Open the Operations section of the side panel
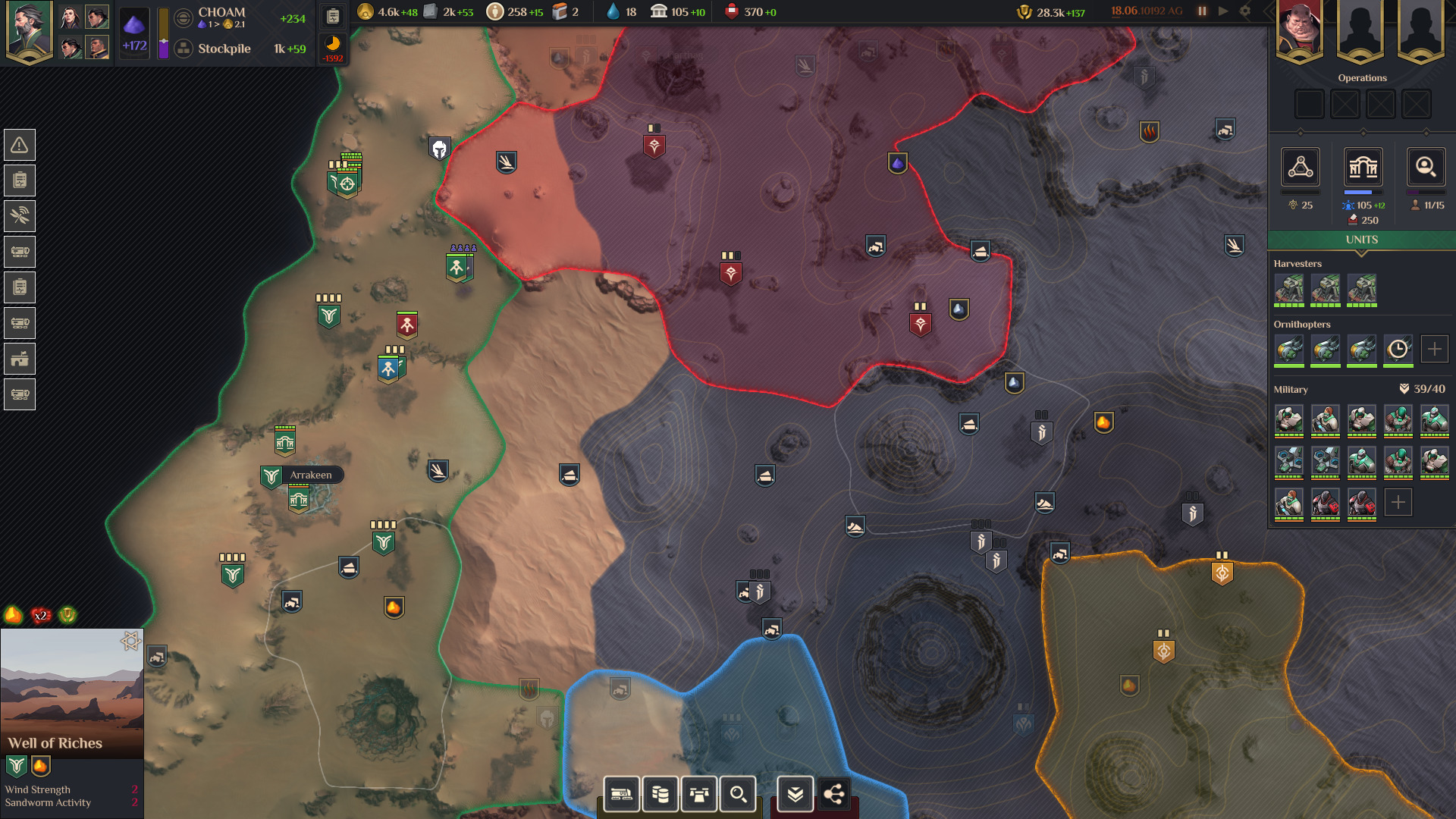This screenshot has width=1456, height=819. [x=1362, y=77]
